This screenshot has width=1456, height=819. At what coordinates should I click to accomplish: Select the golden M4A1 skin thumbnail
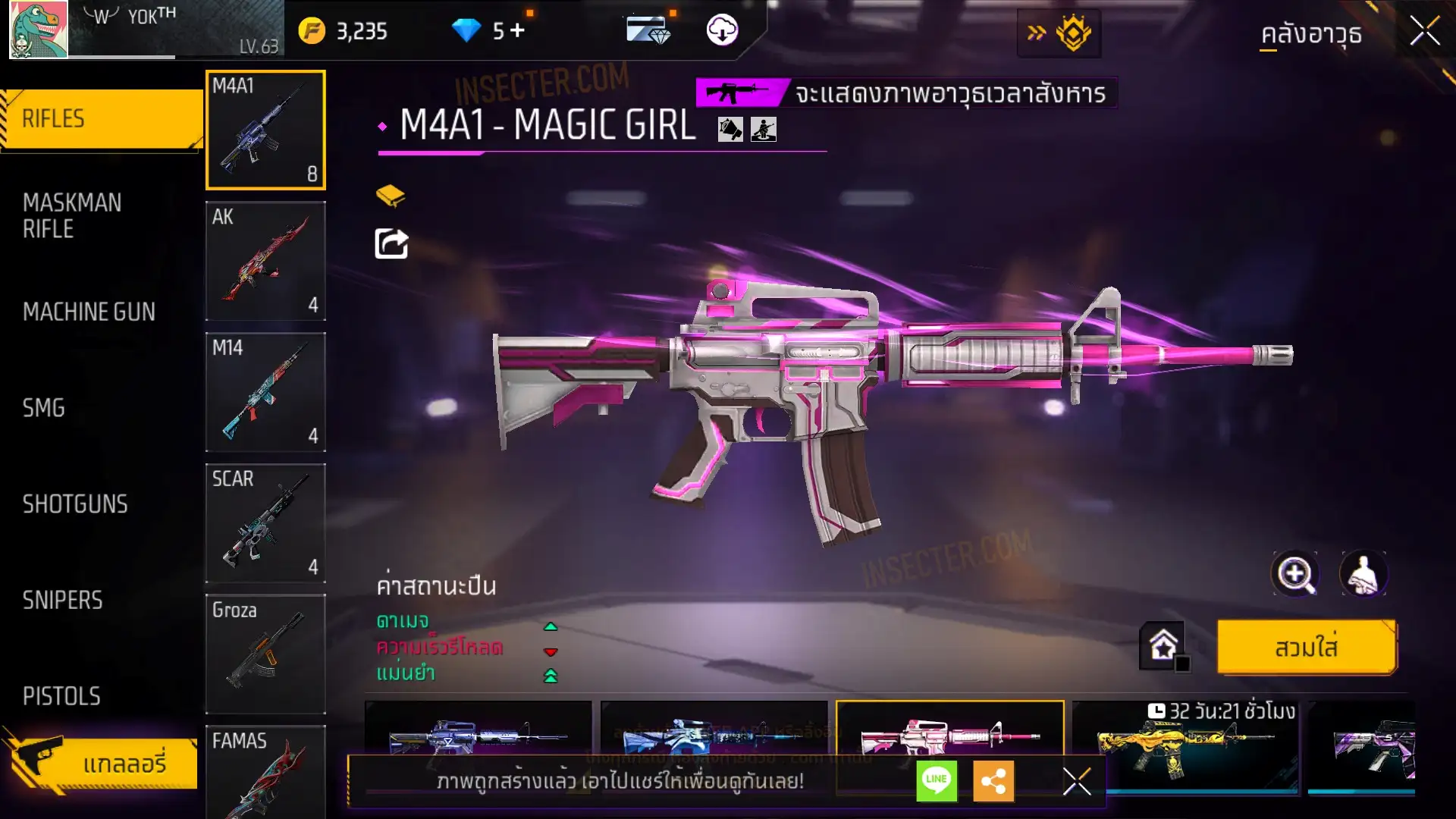tap(1183, 747)
